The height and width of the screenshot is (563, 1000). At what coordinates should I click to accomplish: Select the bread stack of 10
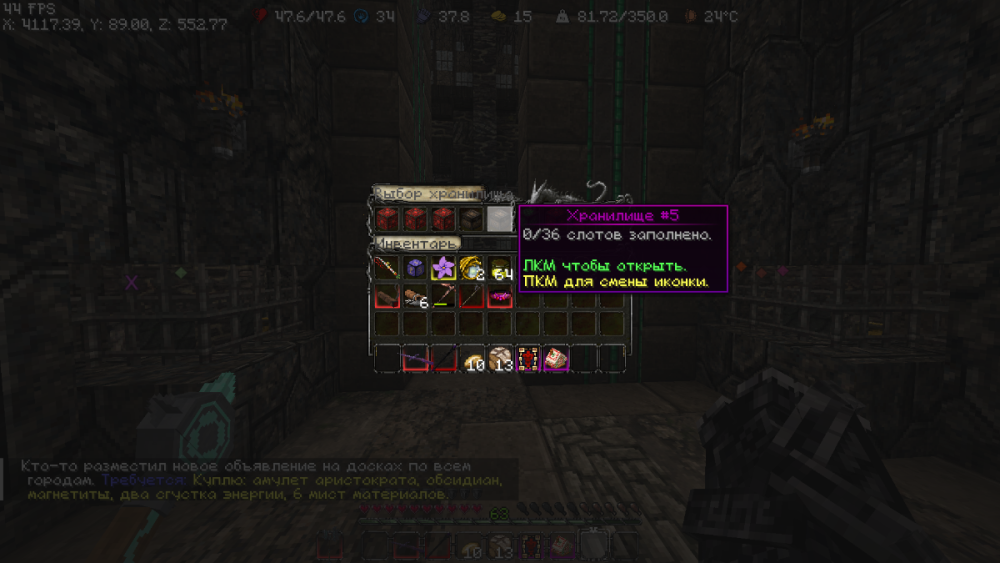470,358
